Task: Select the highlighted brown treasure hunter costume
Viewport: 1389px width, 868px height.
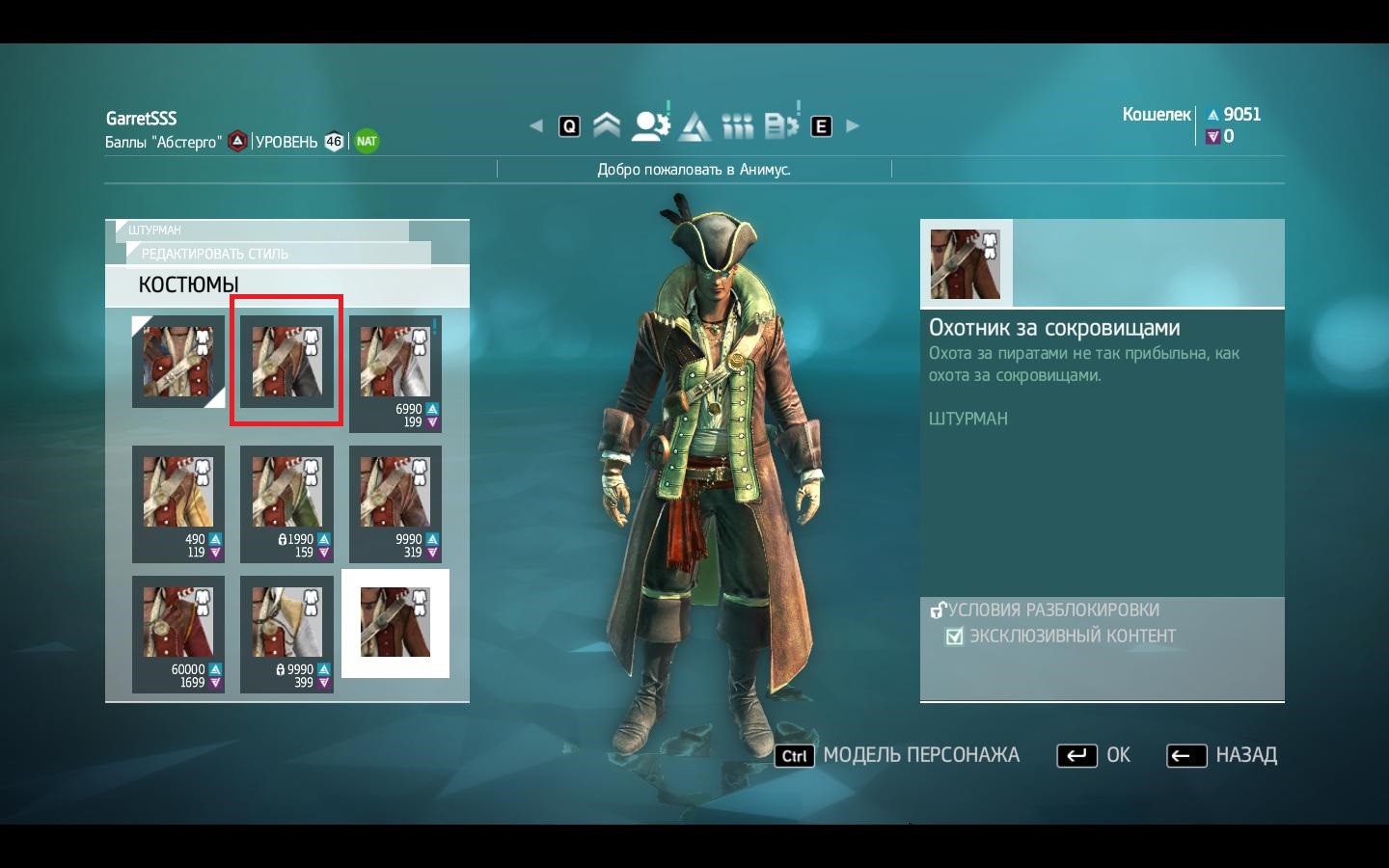Action: pyautogui.click(x=395, y=623)
